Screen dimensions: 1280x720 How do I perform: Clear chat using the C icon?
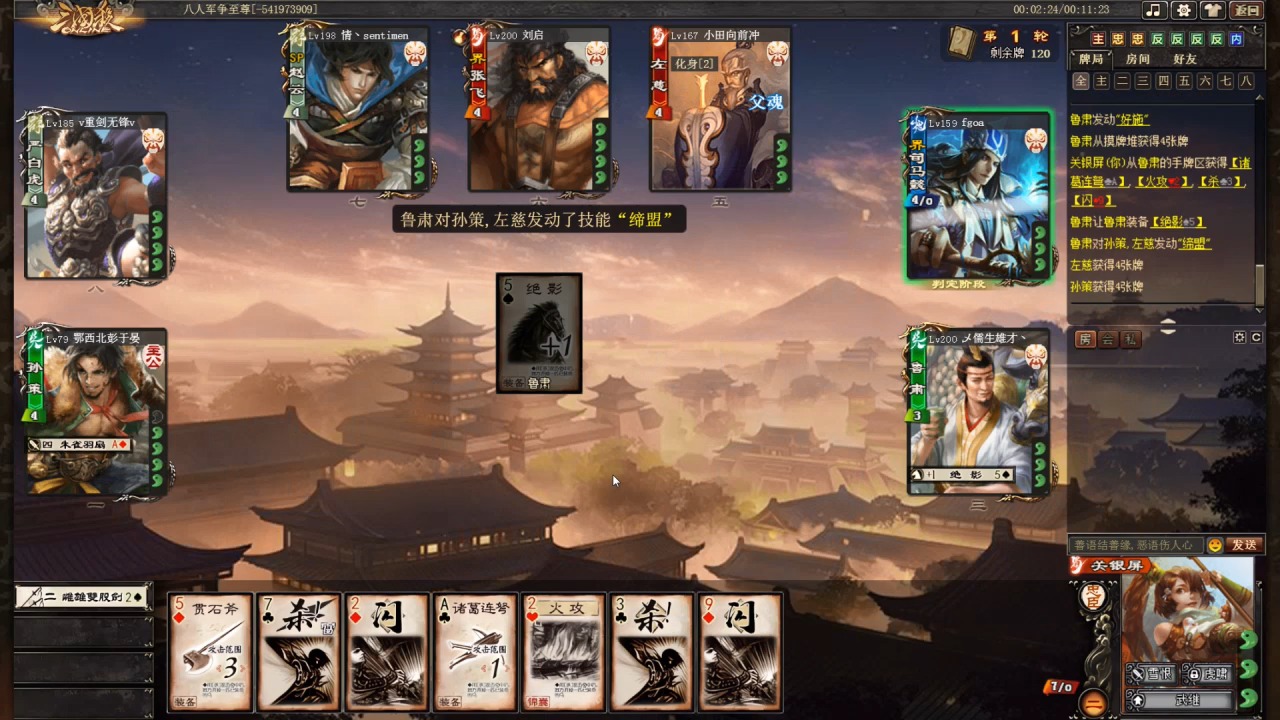[1258, 338]
